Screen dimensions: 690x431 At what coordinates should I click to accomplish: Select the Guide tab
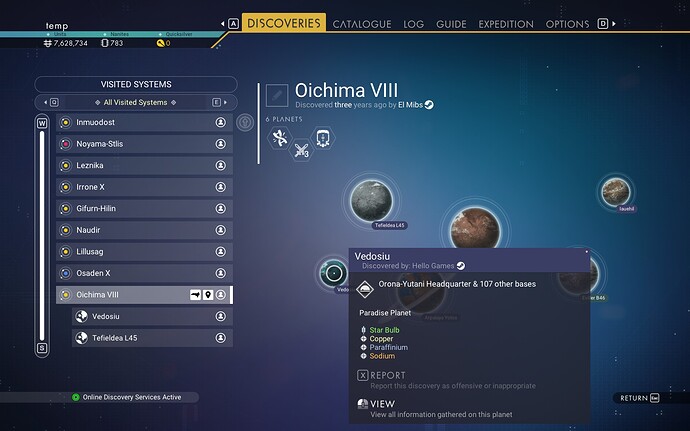pyautogui.click(x=451, y=24)
